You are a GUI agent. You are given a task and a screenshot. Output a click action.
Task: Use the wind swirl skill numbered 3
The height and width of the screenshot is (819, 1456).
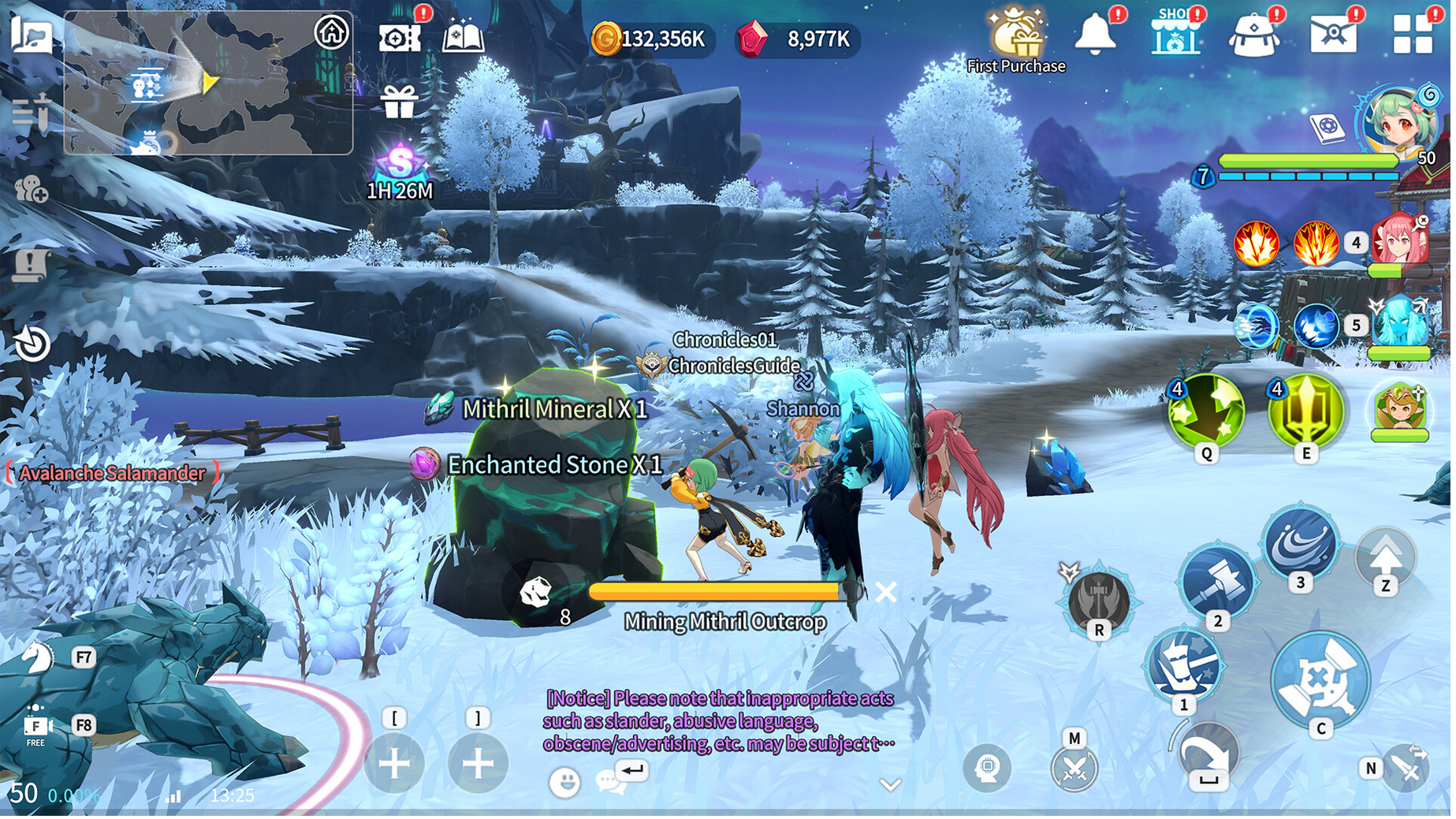click(x=1300, y=543)
